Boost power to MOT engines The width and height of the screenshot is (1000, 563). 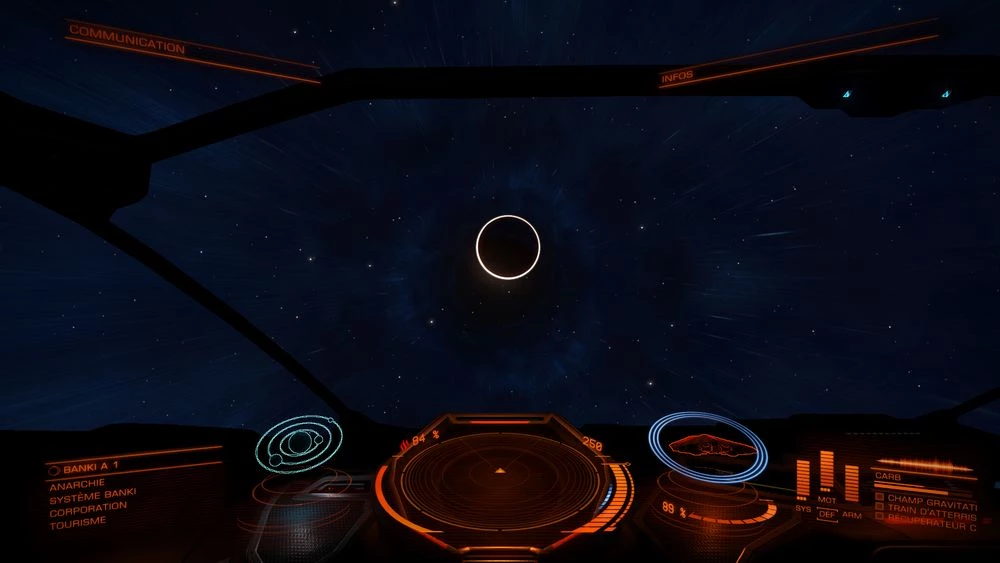pos(827,499)
